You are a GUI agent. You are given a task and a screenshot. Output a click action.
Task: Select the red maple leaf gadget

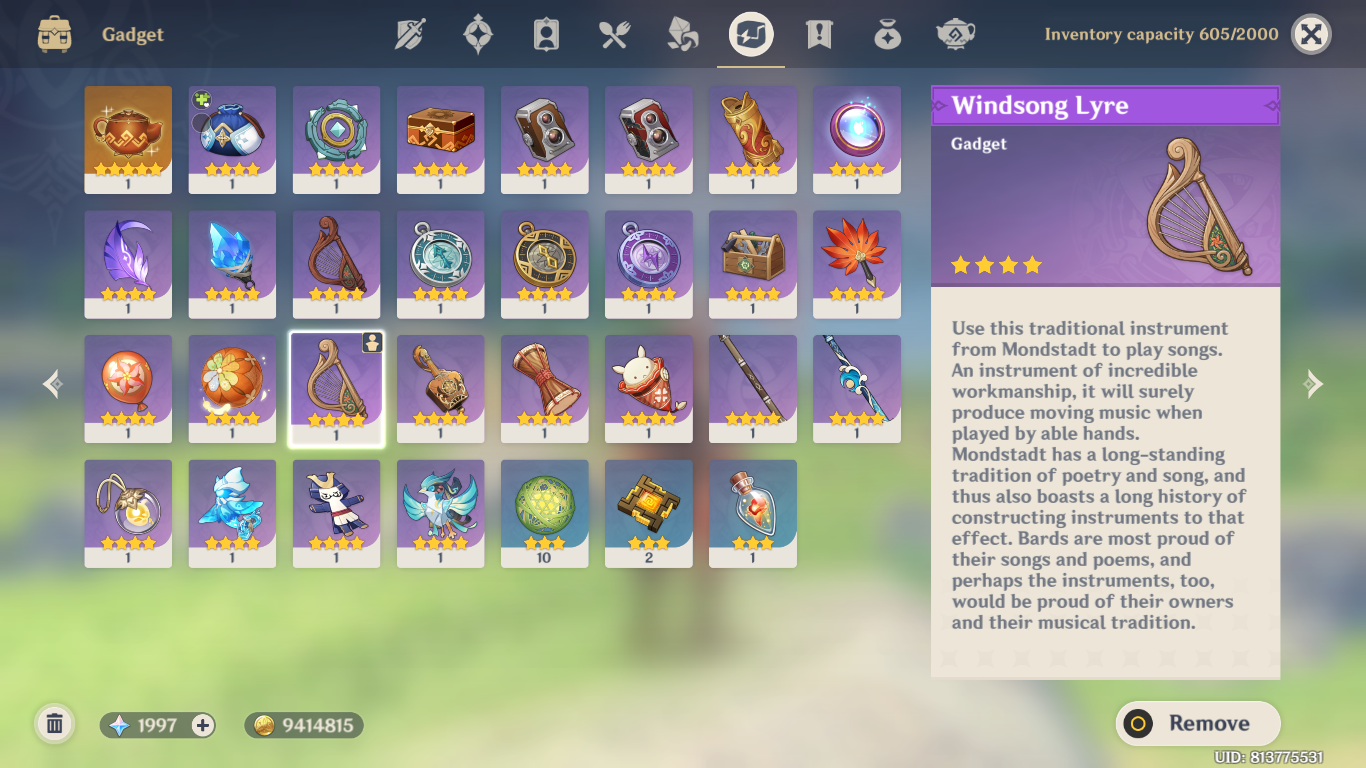856,263
